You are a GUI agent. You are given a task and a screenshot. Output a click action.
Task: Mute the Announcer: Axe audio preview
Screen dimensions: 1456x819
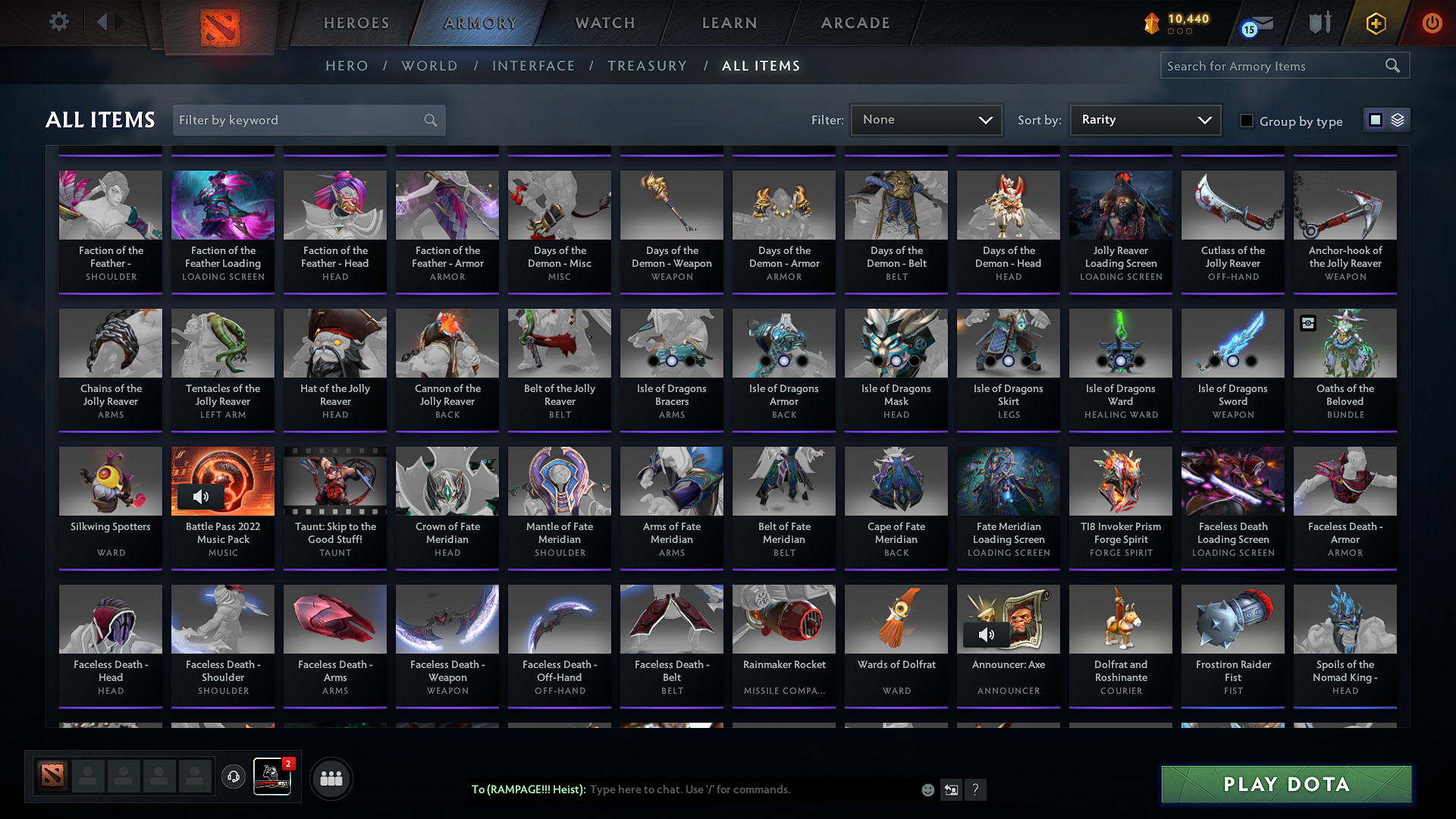[988, 635]
